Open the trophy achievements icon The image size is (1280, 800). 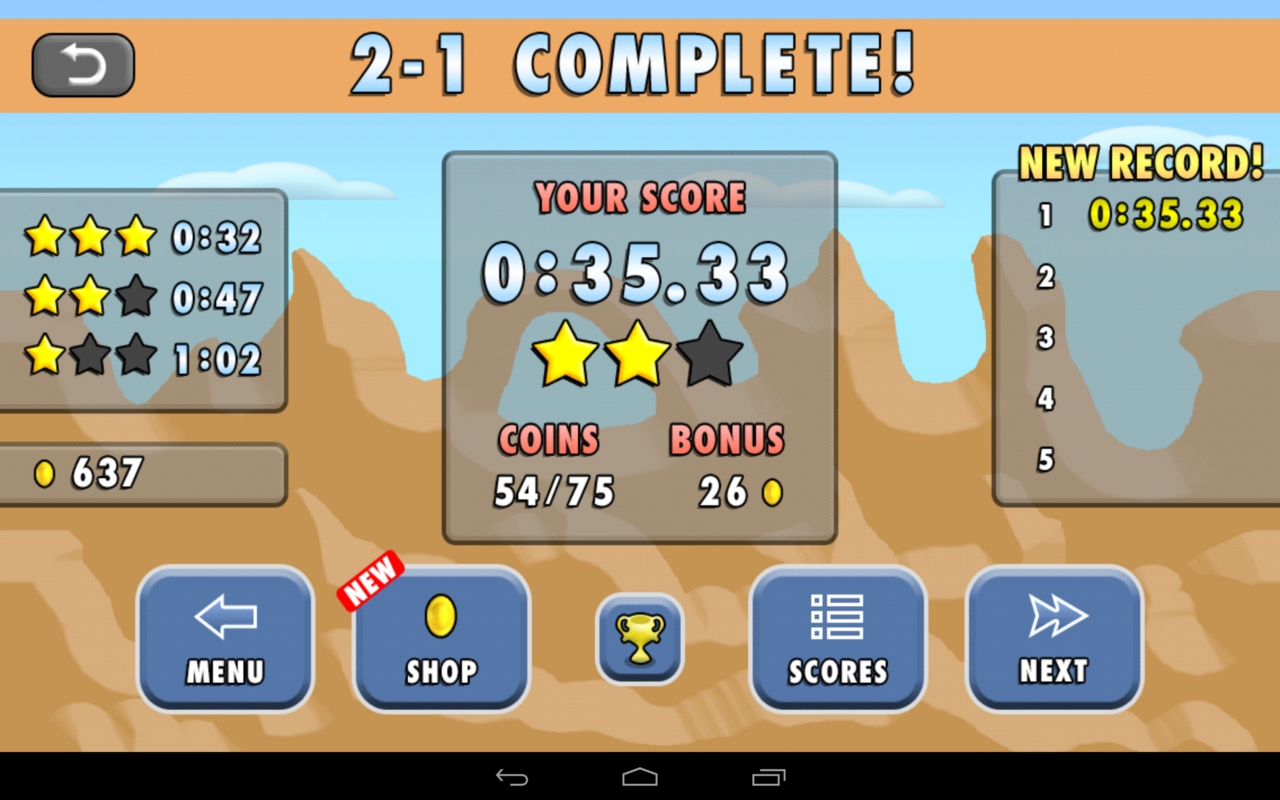(x=639, y=637)
